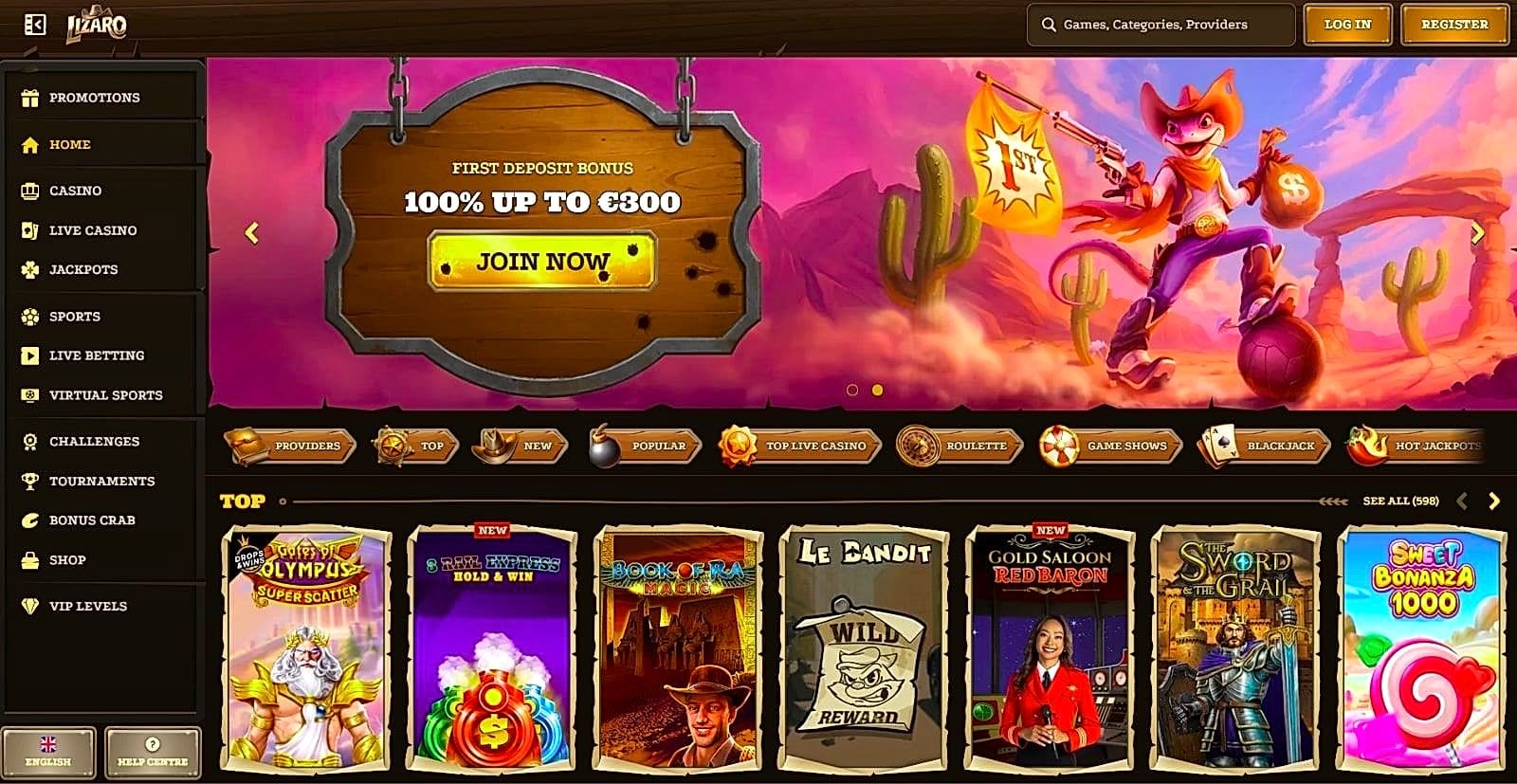Image resolution: width=1517 pixels, height=784 pixels.
Task: Open Live Casino from the sidebar icon
Action: tap(29, 230)
